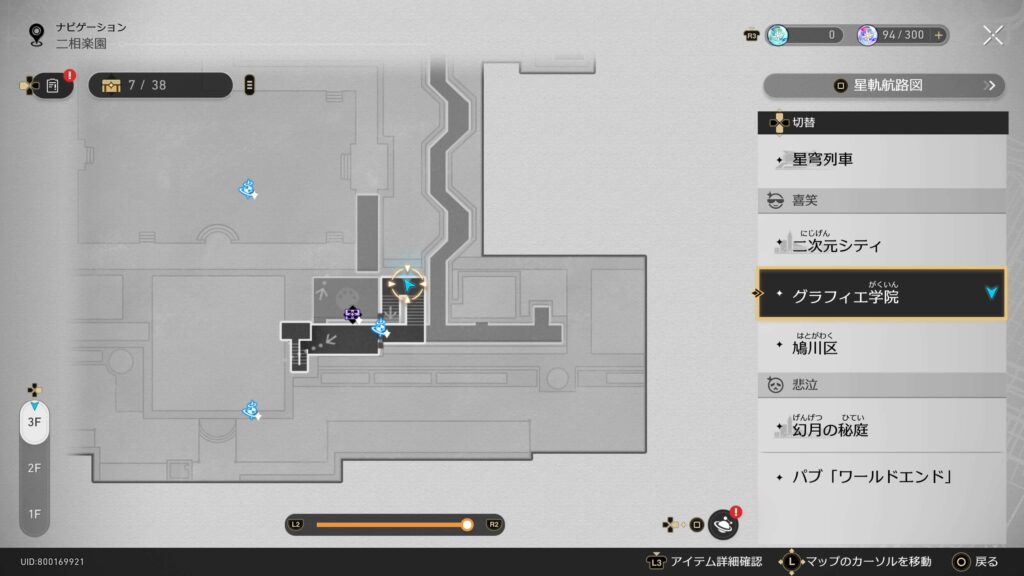
Task: Click the purple marker on the map
Action: click(352, 314)
